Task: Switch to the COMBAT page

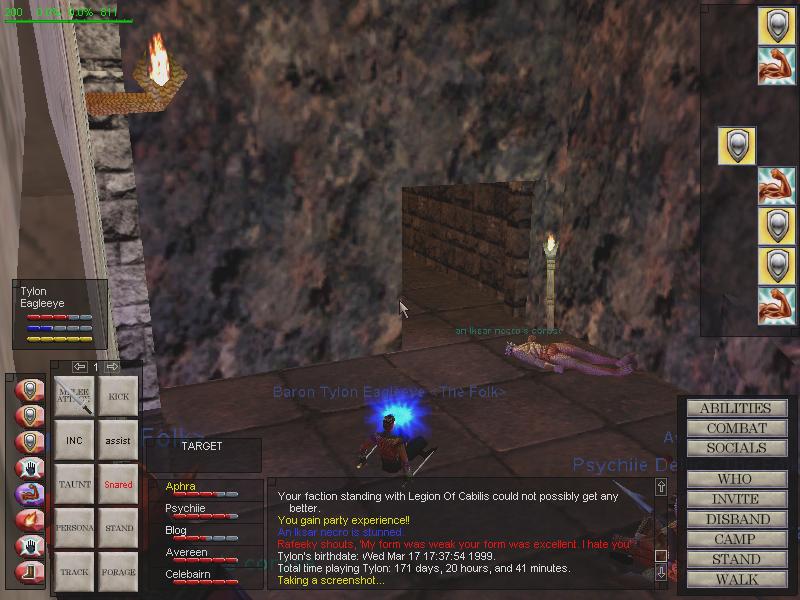Action: [735, 428]
